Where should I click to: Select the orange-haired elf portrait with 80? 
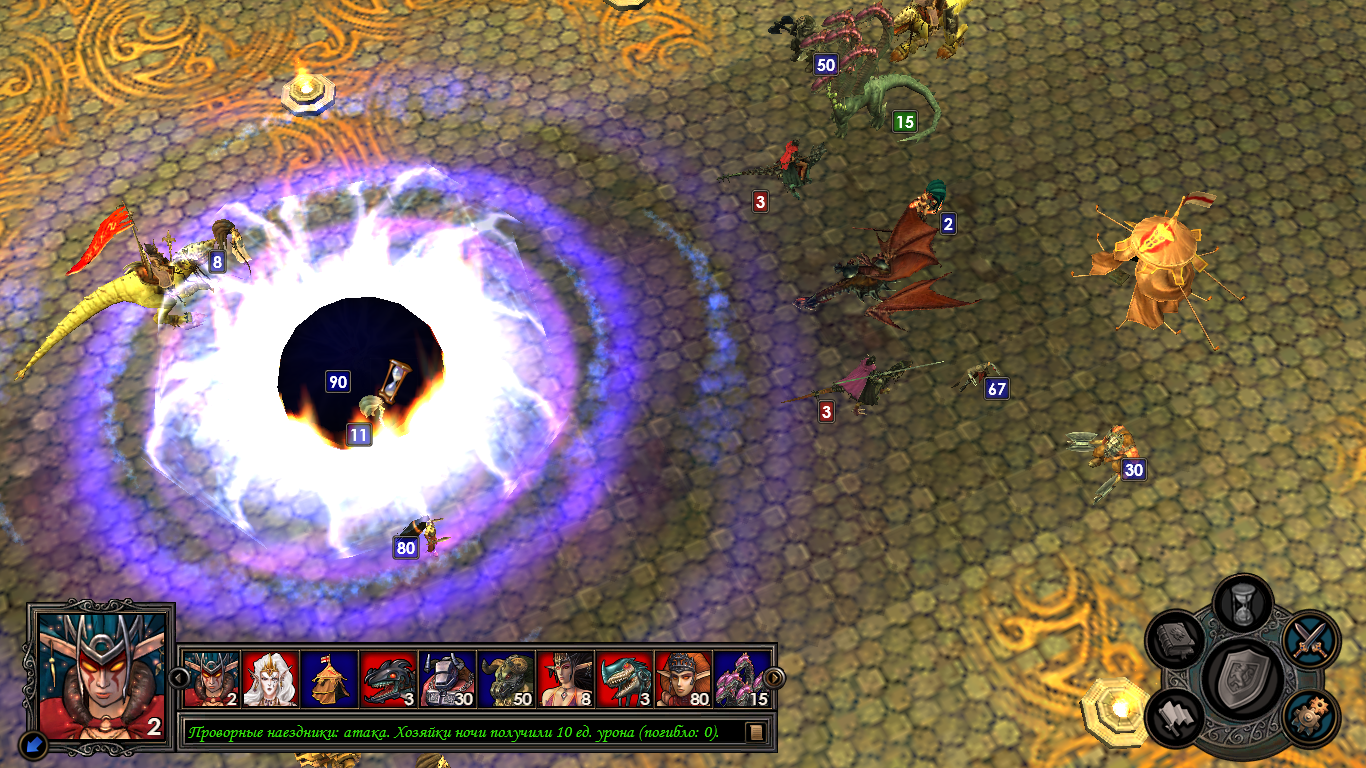tap(684, 679)
